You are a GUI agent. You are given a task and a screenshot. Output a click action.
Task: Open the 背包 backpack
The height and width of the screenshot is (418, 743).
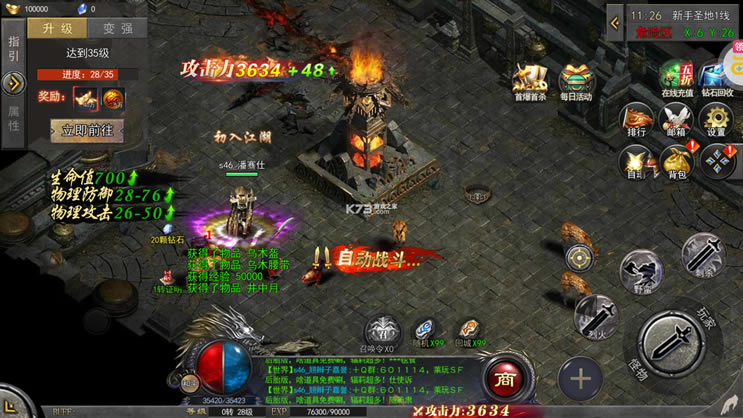(677, 162)
